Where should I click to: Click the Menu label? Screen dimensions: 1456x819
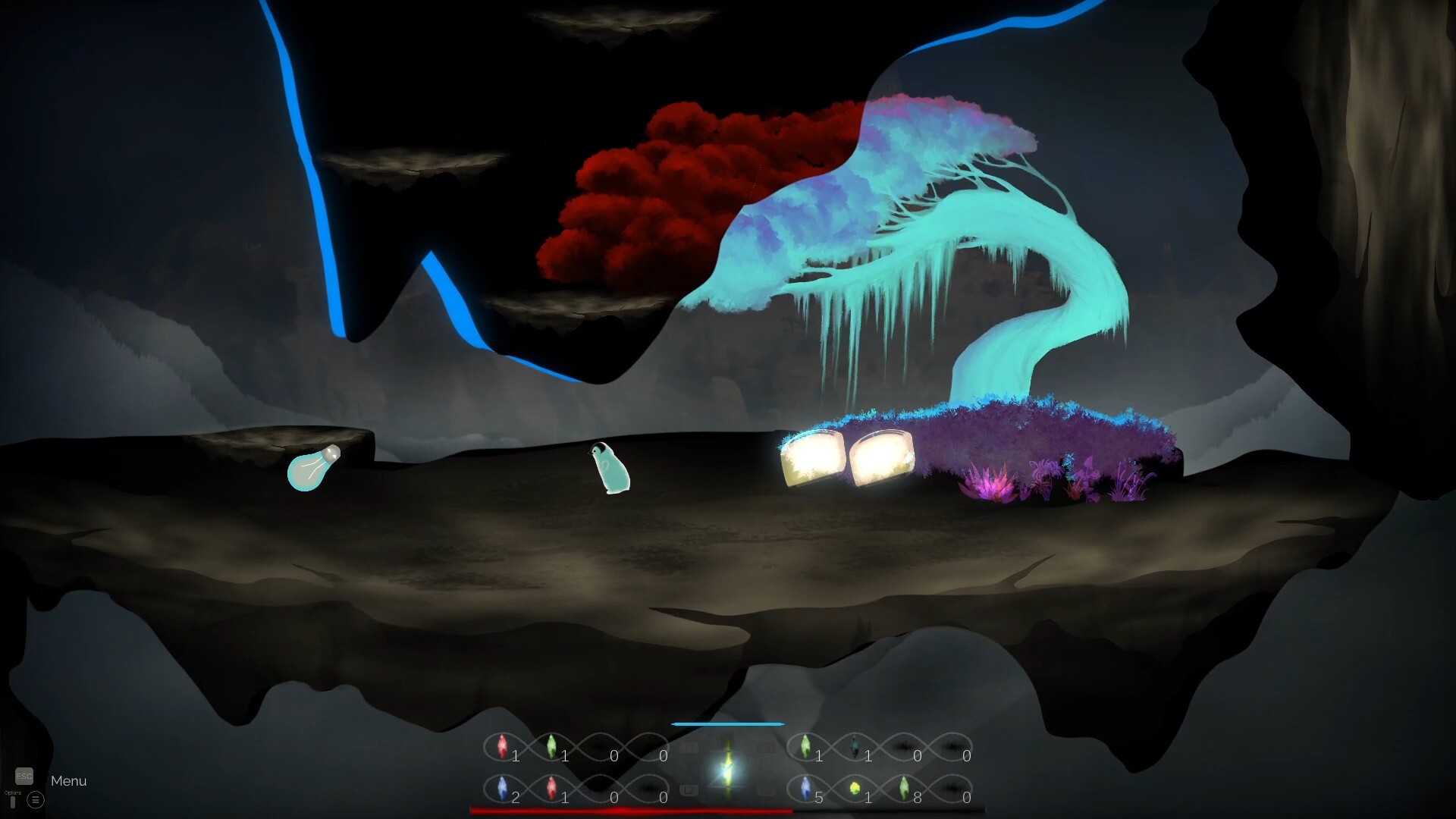point(68,780)
